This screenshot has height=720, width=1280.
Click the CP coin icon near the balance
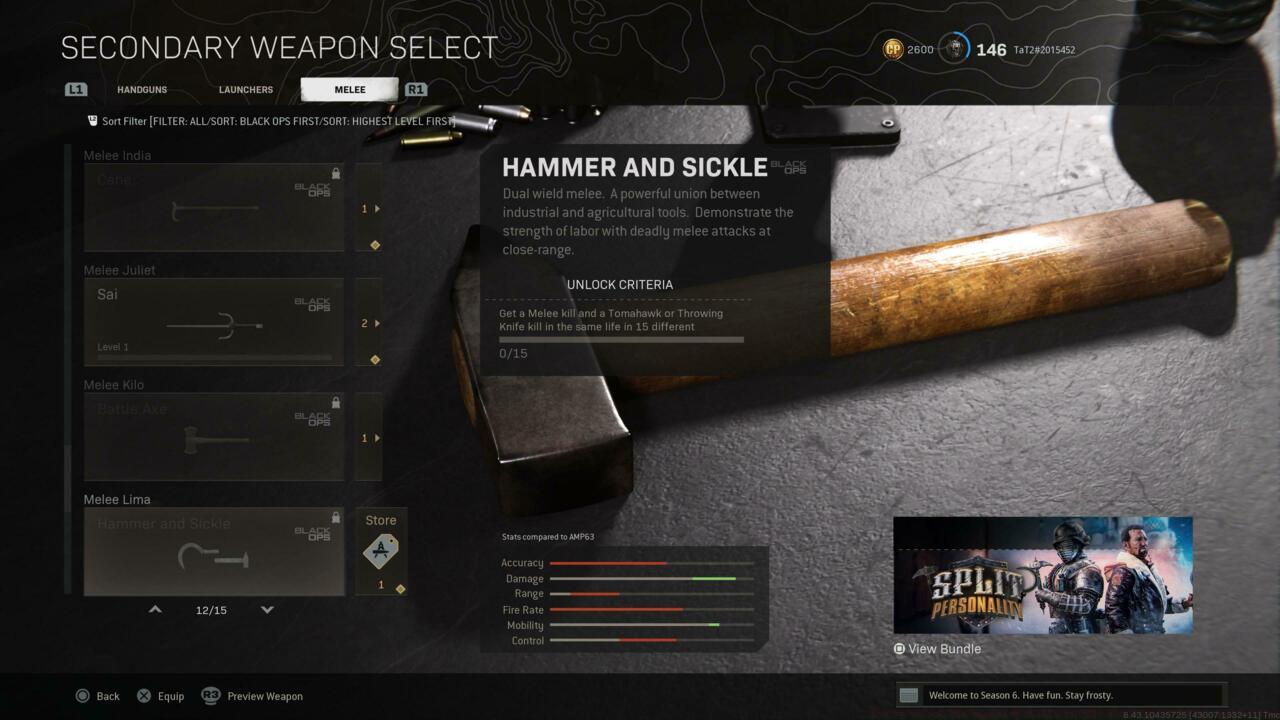tap(892, 49)
